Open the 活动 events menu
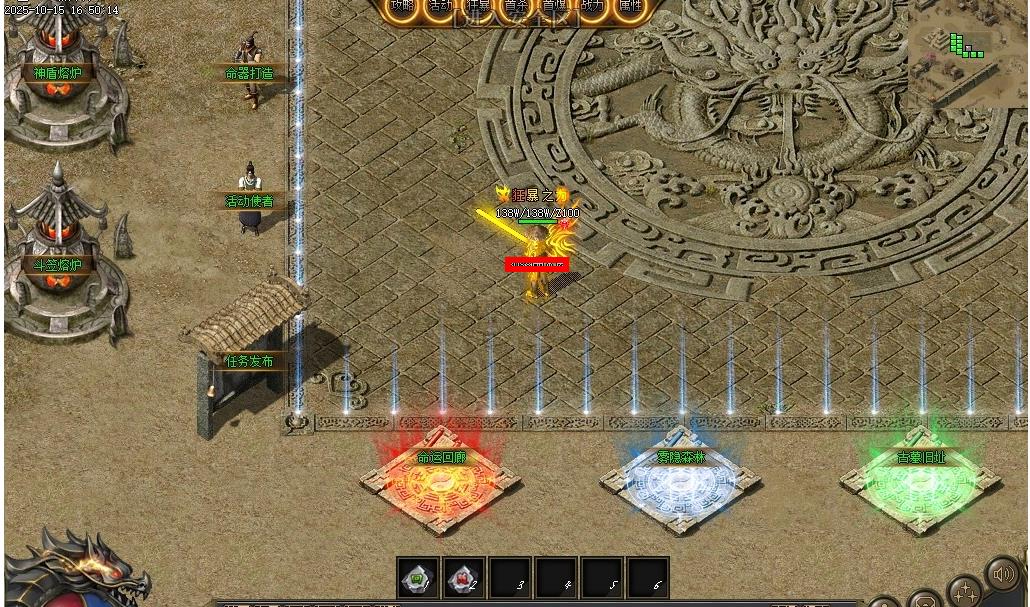The image size is (1030, 607). (440, 7)
